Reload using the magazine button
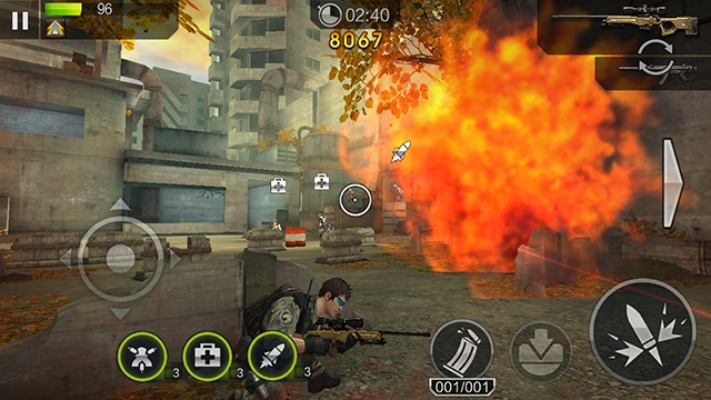The image size is (711, 400). [461, 350]
